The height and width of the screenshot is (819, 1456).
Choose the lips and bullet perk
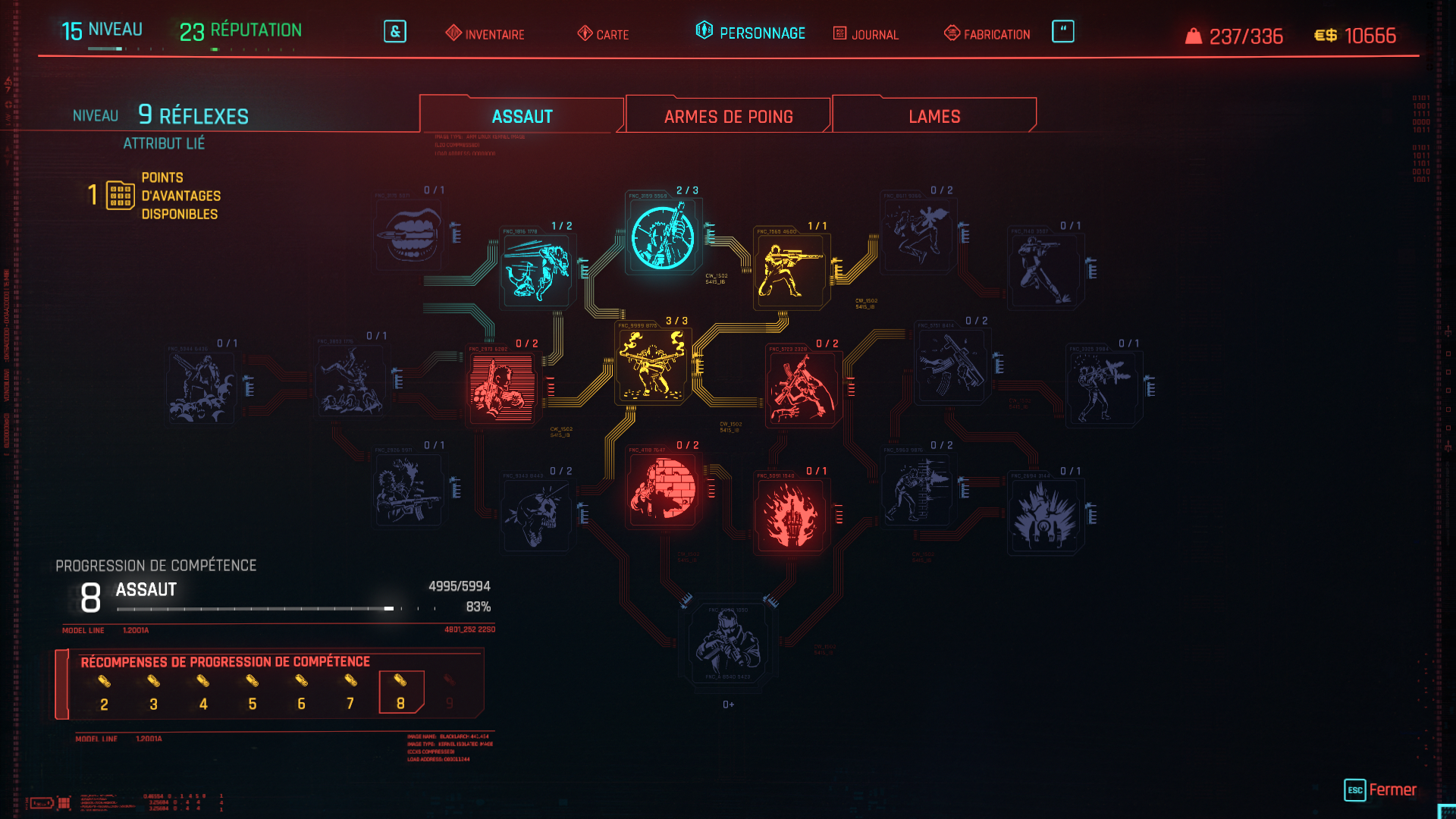[409, 235]
